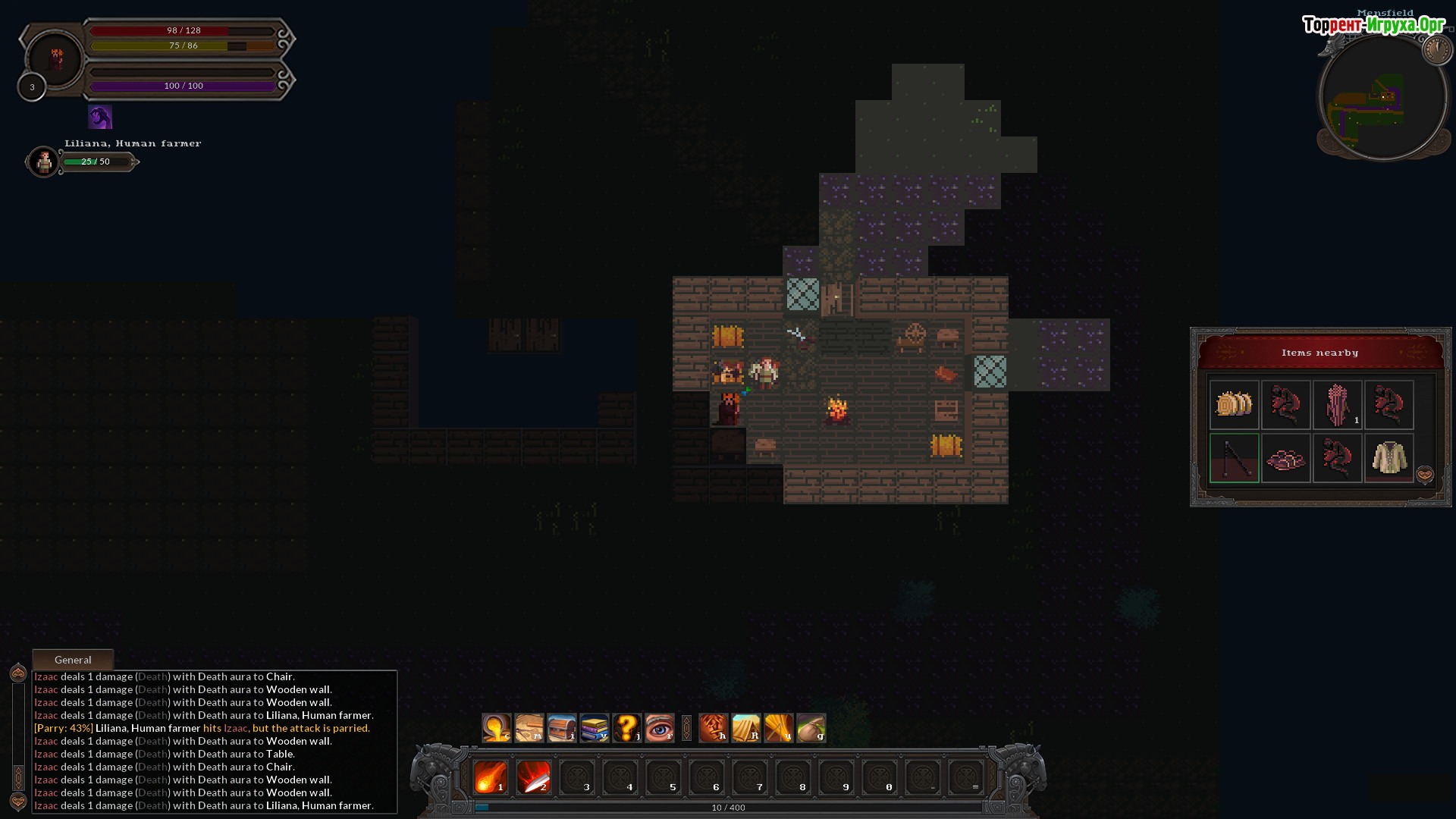Pick the pink striped cloth item
The height and width of the screenshot is (819, 1456).
1337,405
